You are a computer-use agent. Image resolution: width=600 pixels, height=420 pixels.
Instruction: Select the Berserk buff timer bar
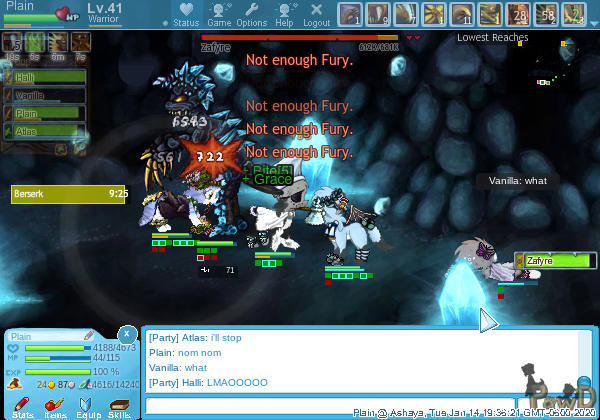(x=70, y=194)
